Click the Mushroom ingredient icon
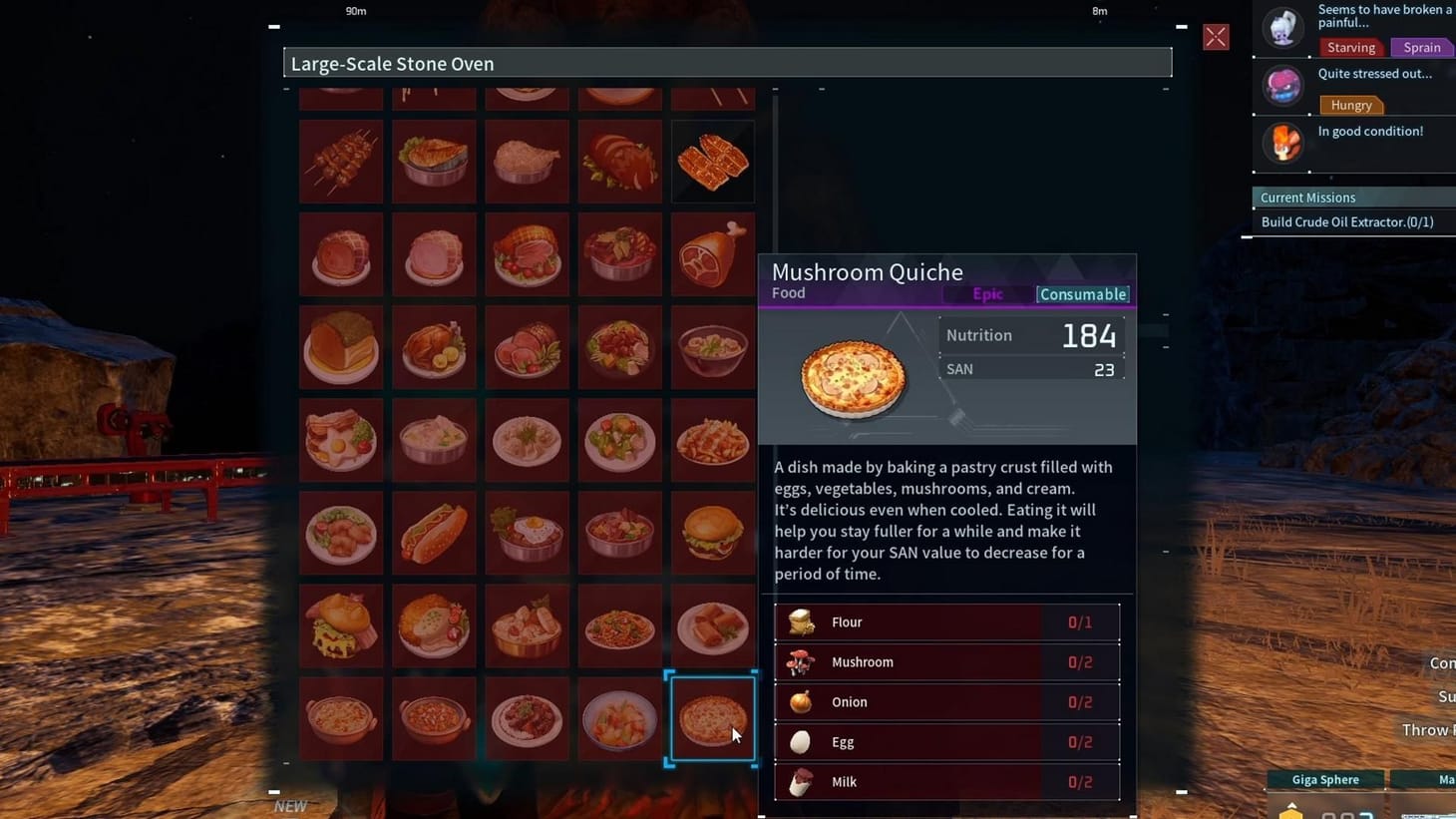This screenshot has width=1456, height=819. pos(801,661)
